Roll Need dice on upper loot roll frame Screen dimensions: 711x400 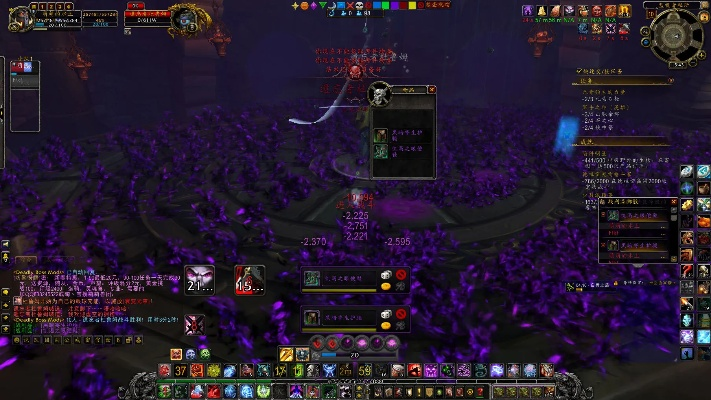[x=385, y=274]
